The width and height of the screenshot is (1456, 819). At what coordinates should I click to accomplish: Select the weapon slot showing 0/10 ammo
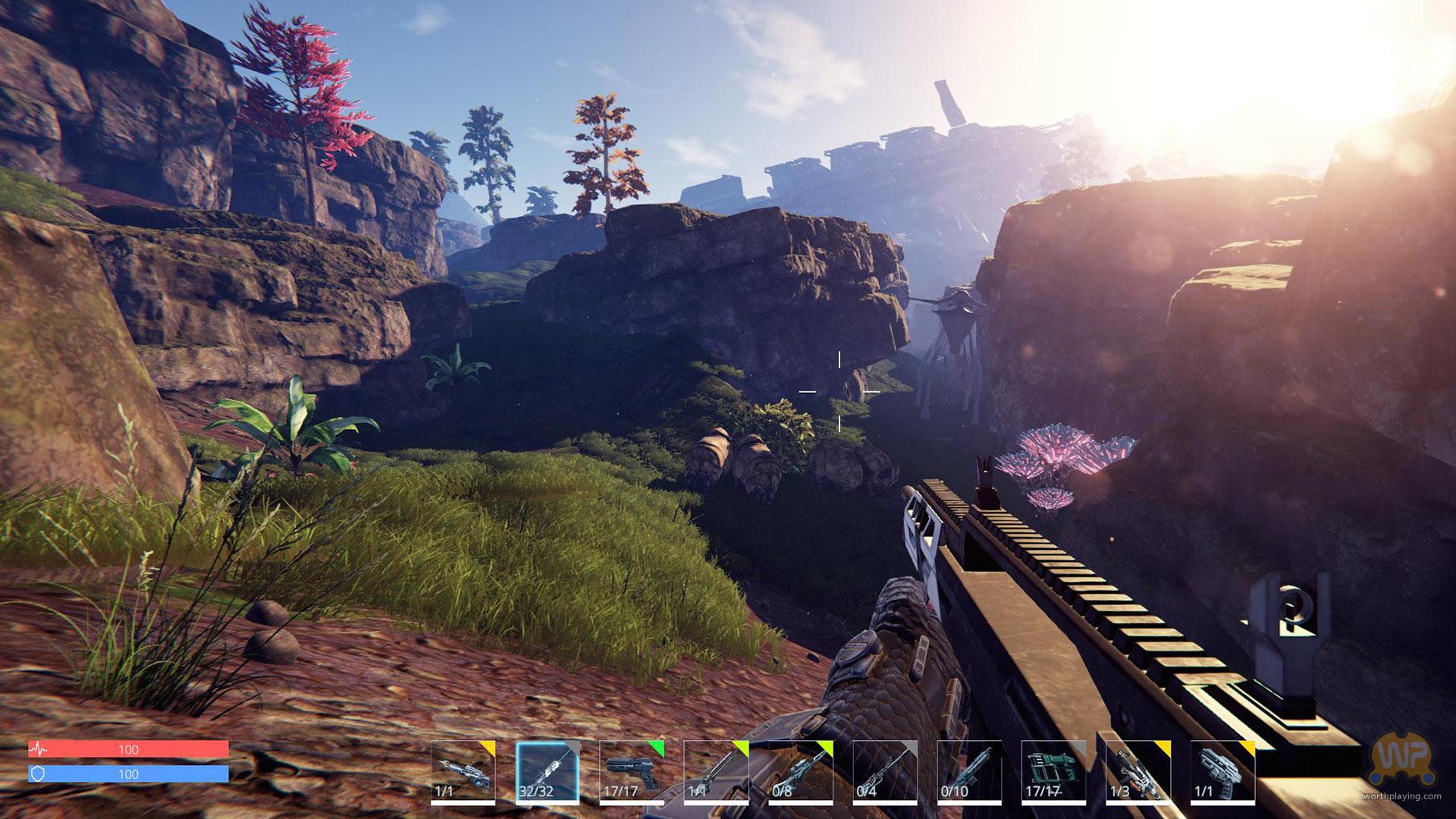[x=969, y=771]
